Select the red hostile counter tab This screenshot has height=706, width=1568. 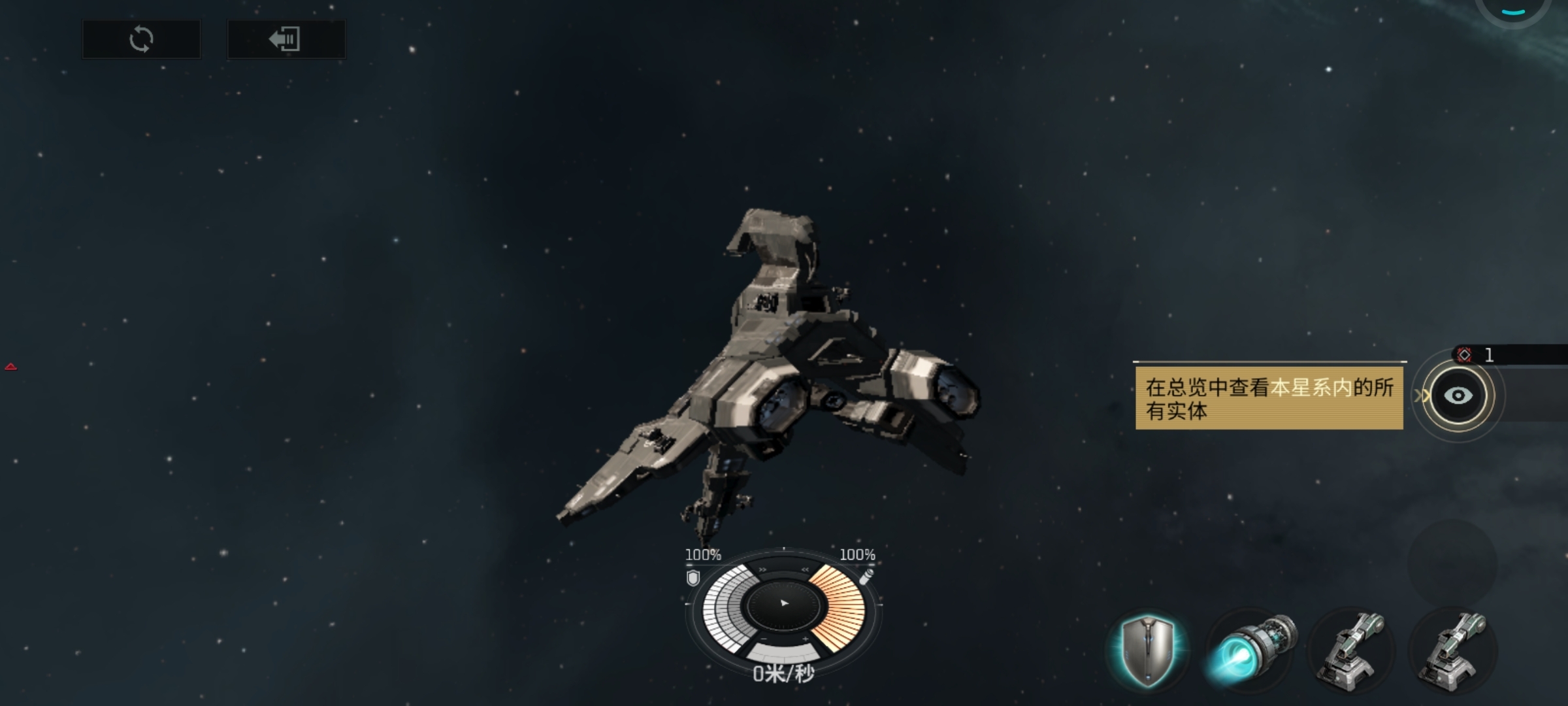point(1477,355)
